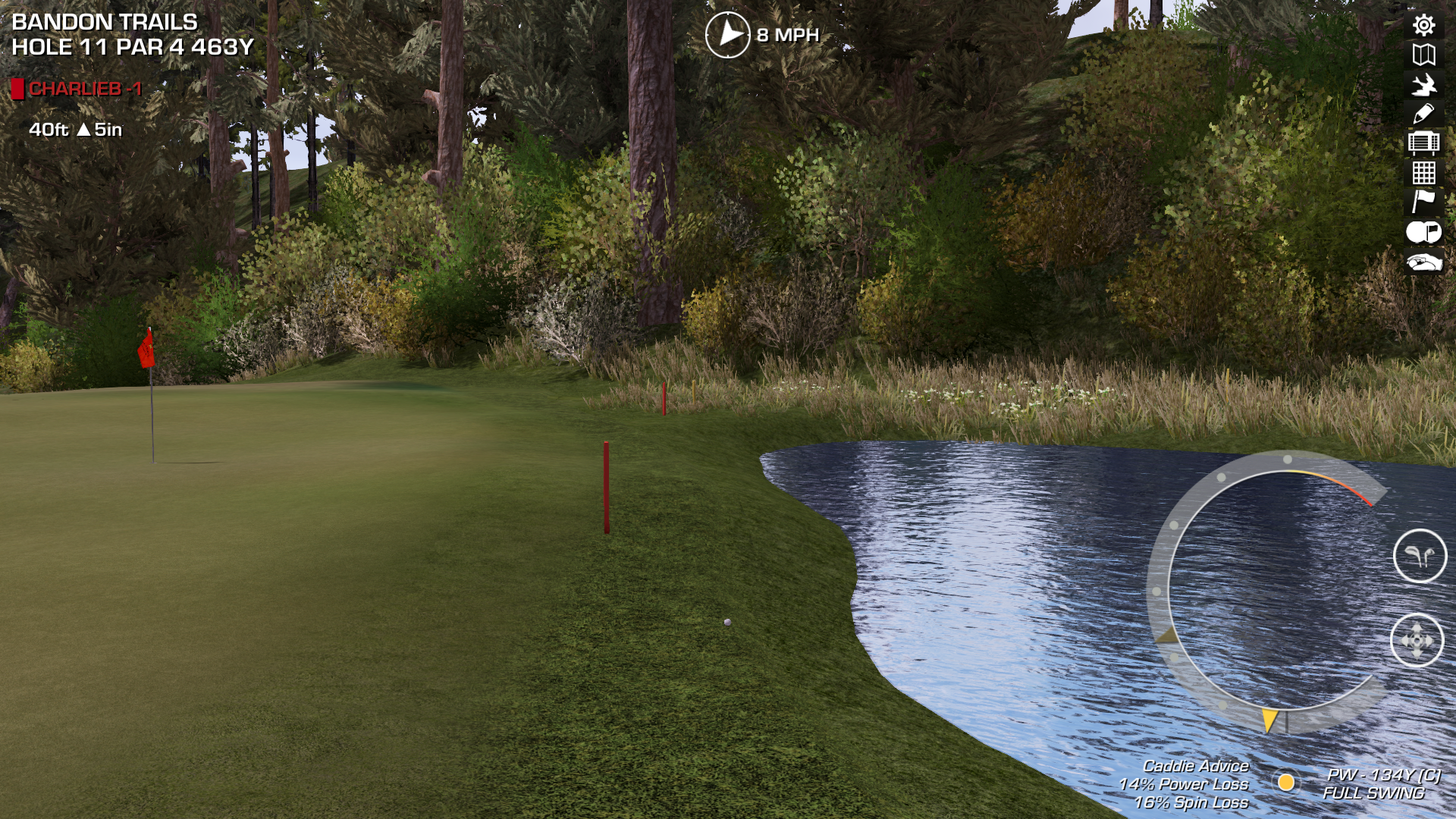
Task: Select the pencil icon
Action: tap(1423, 114)
